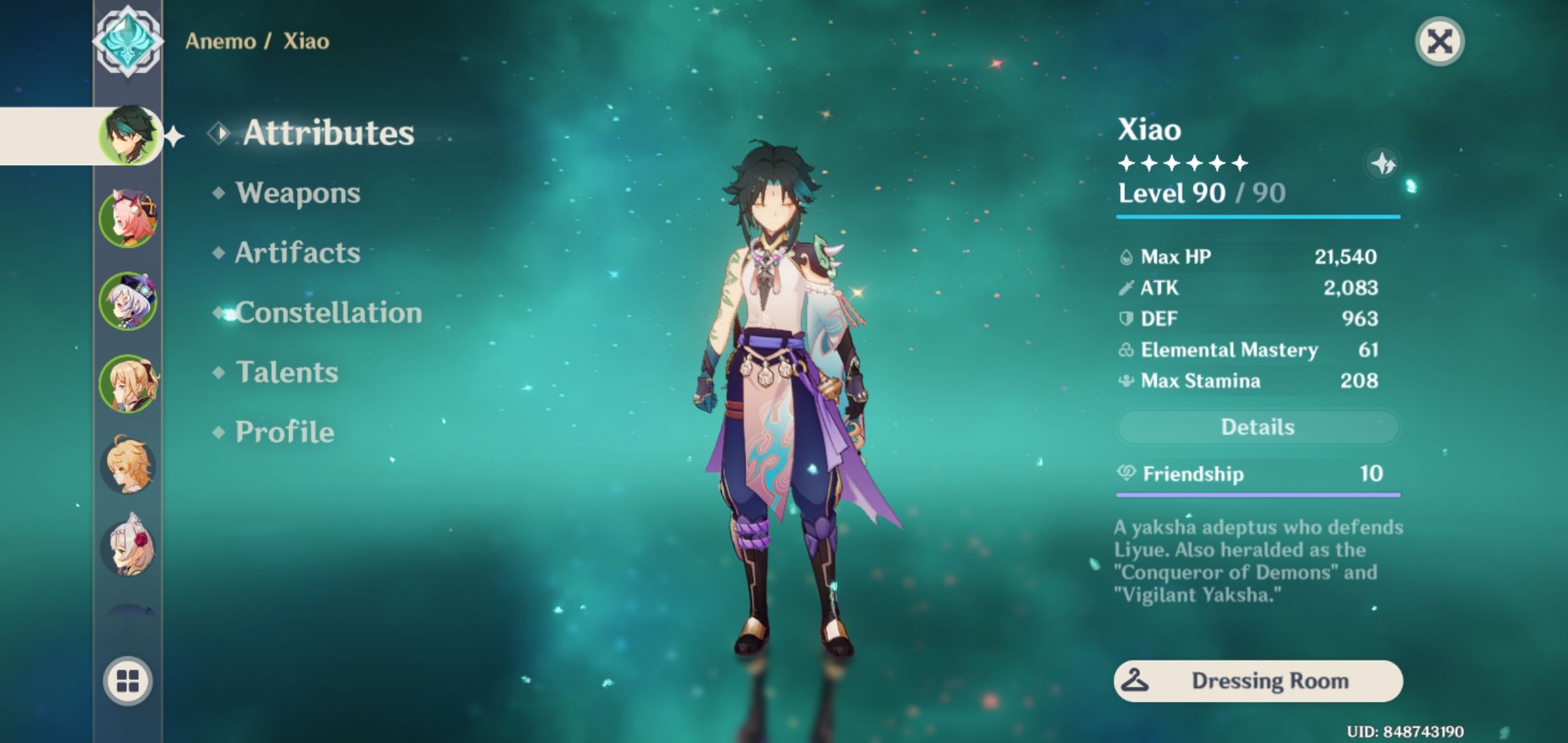
Task: Choose the white-haired purple-hat character portrait
Action: [x=128, y=301]
